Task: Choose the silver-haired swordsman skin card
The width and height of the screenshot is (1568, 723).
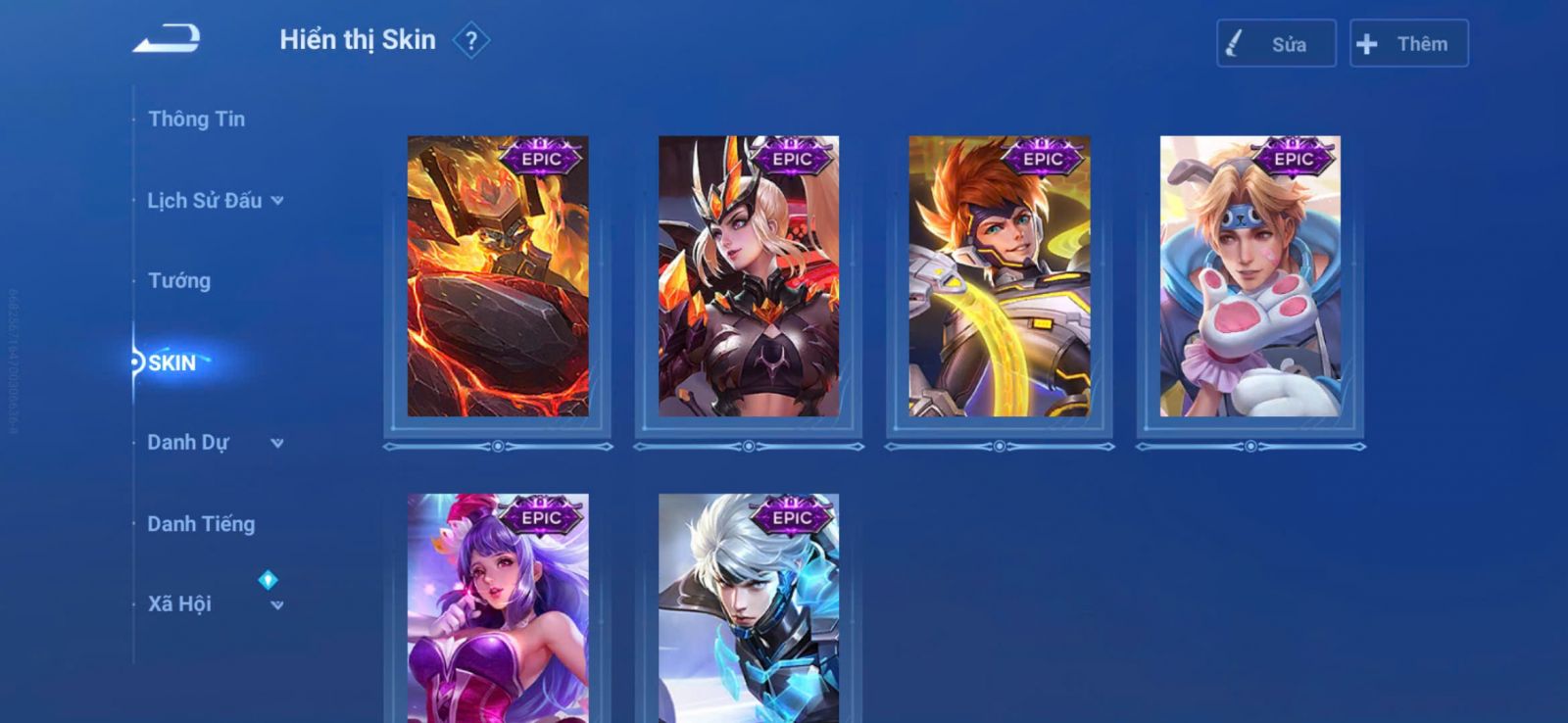Action: click(x=749, y=609)
